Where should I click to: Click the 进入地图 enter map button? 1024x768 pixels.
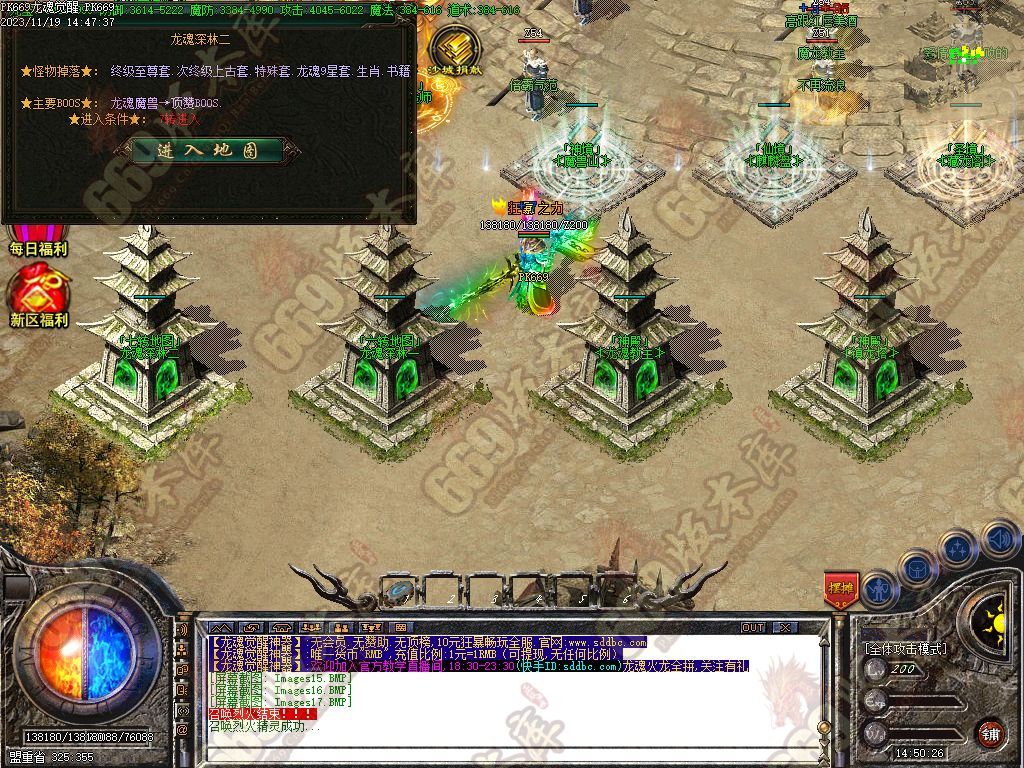pyautogui.click(x=207, y=150)
